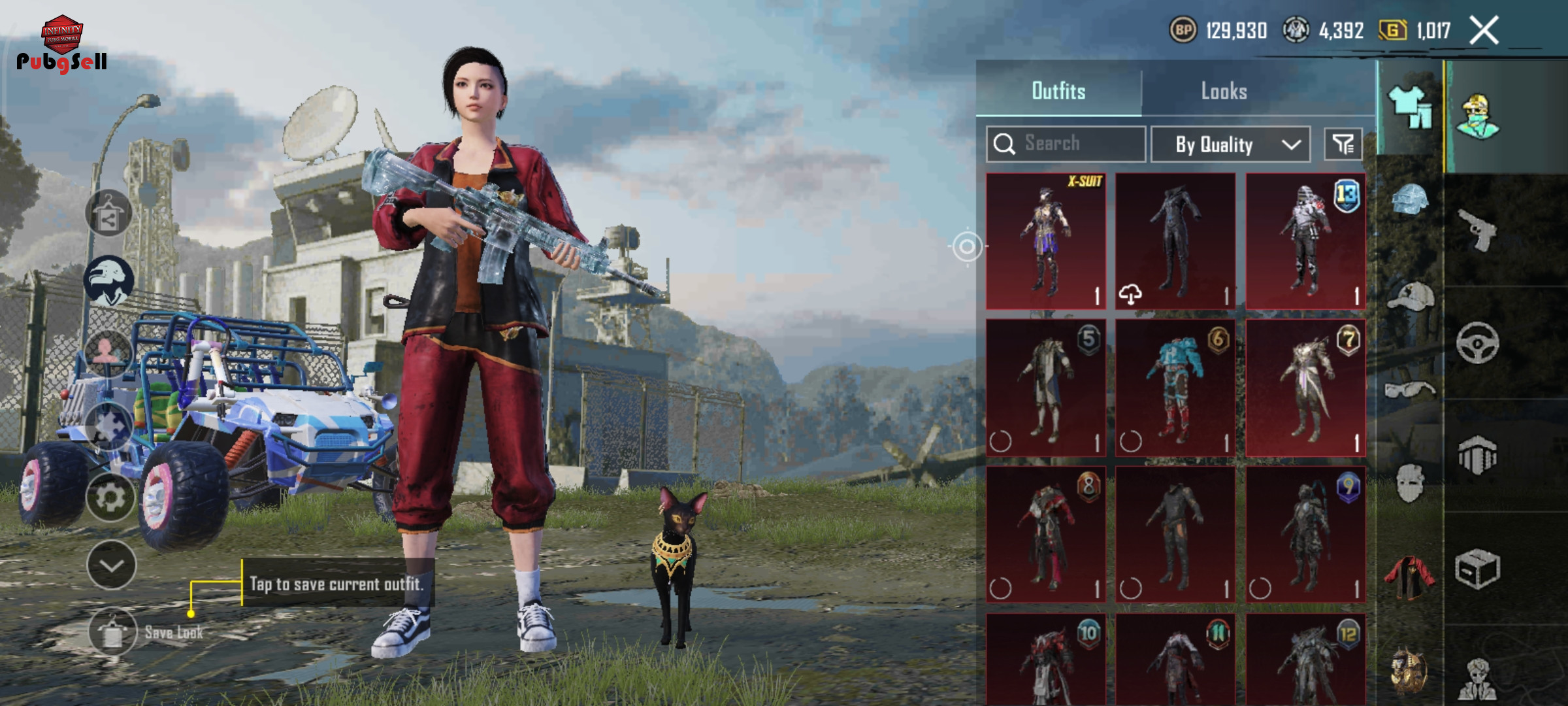1568x706 pixels.
Task: Open the vehicle steering wheel category
Action: tap(1477, 343)
